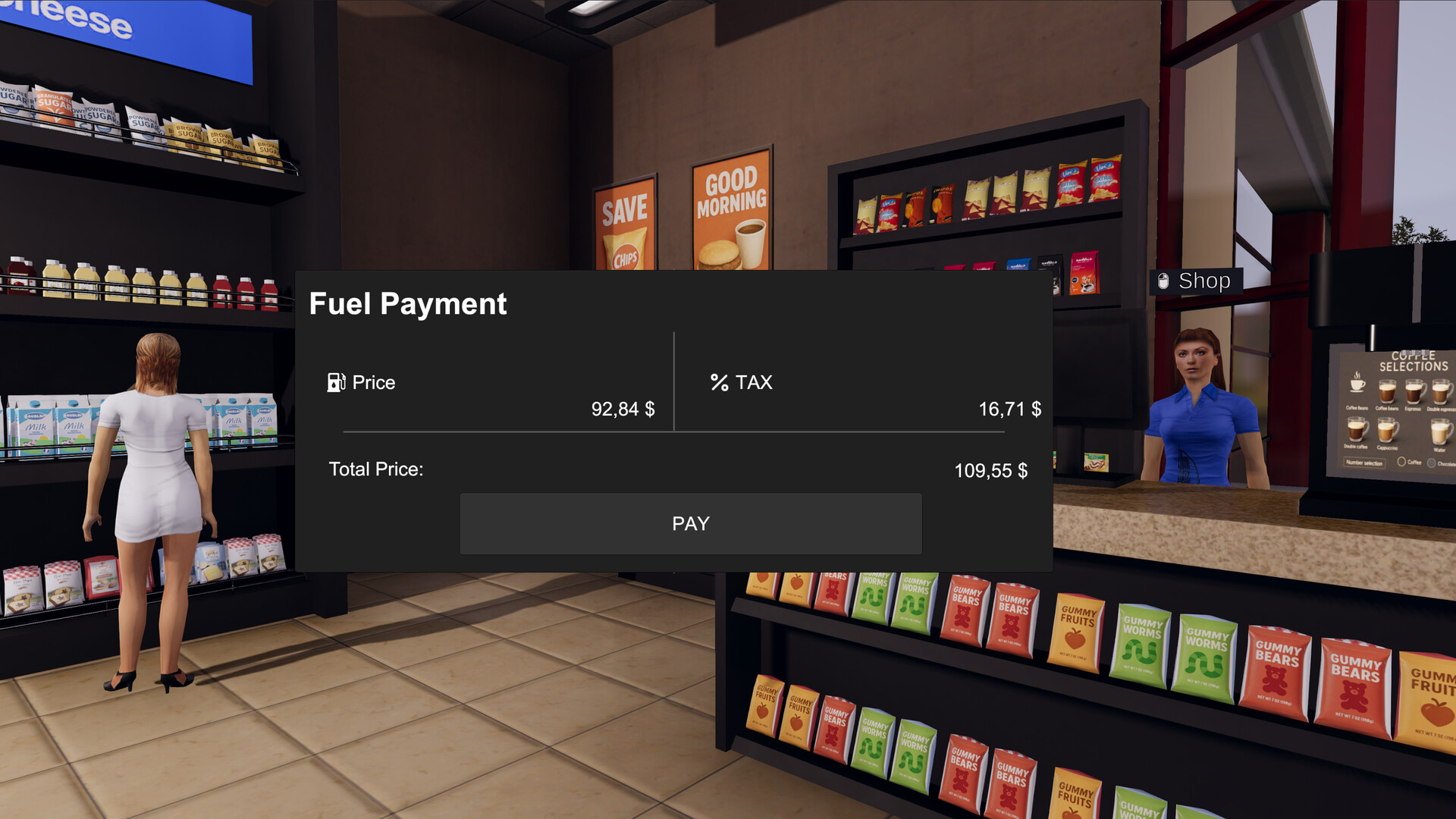
Task: Select the Coffee beans drink option
Action: point(1387,393)
